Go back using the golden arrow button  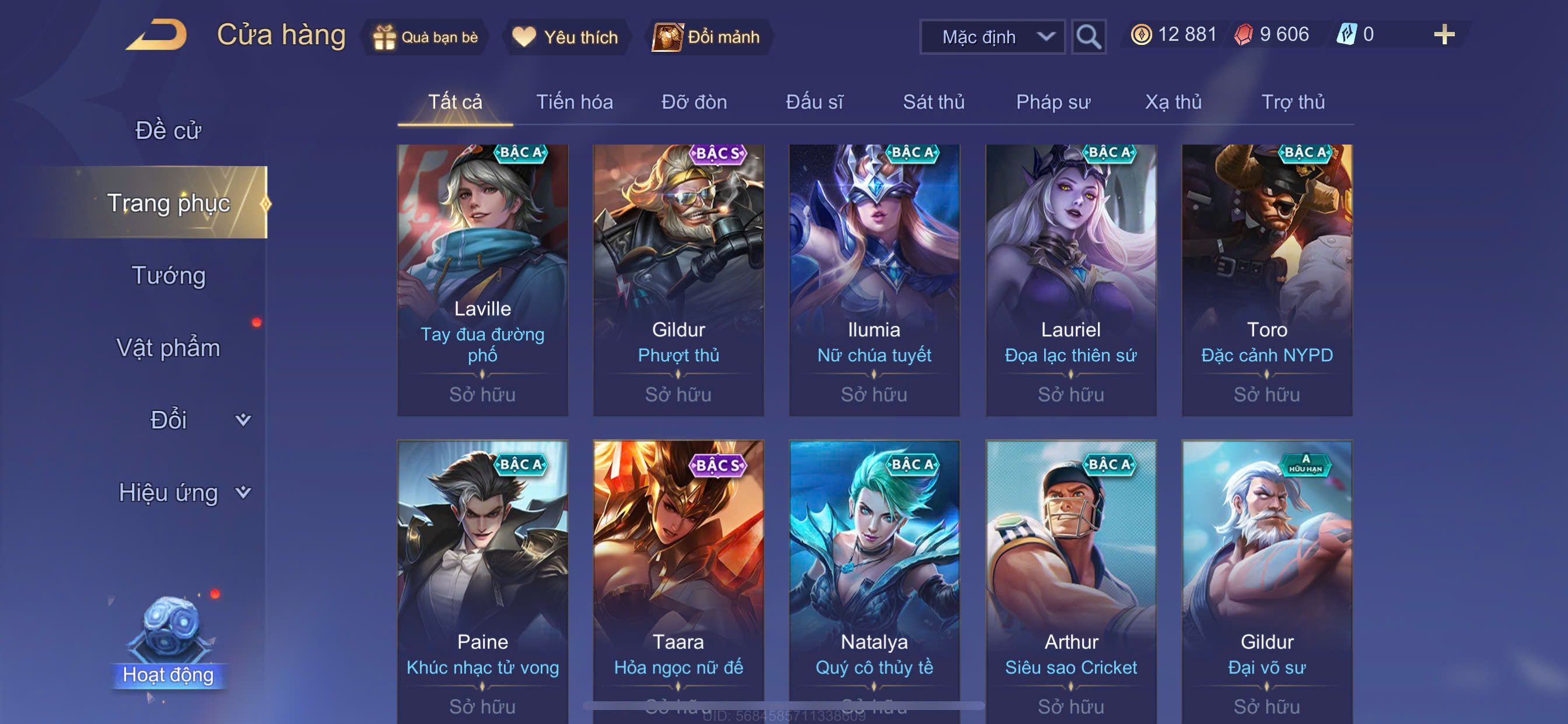[157, 34]
